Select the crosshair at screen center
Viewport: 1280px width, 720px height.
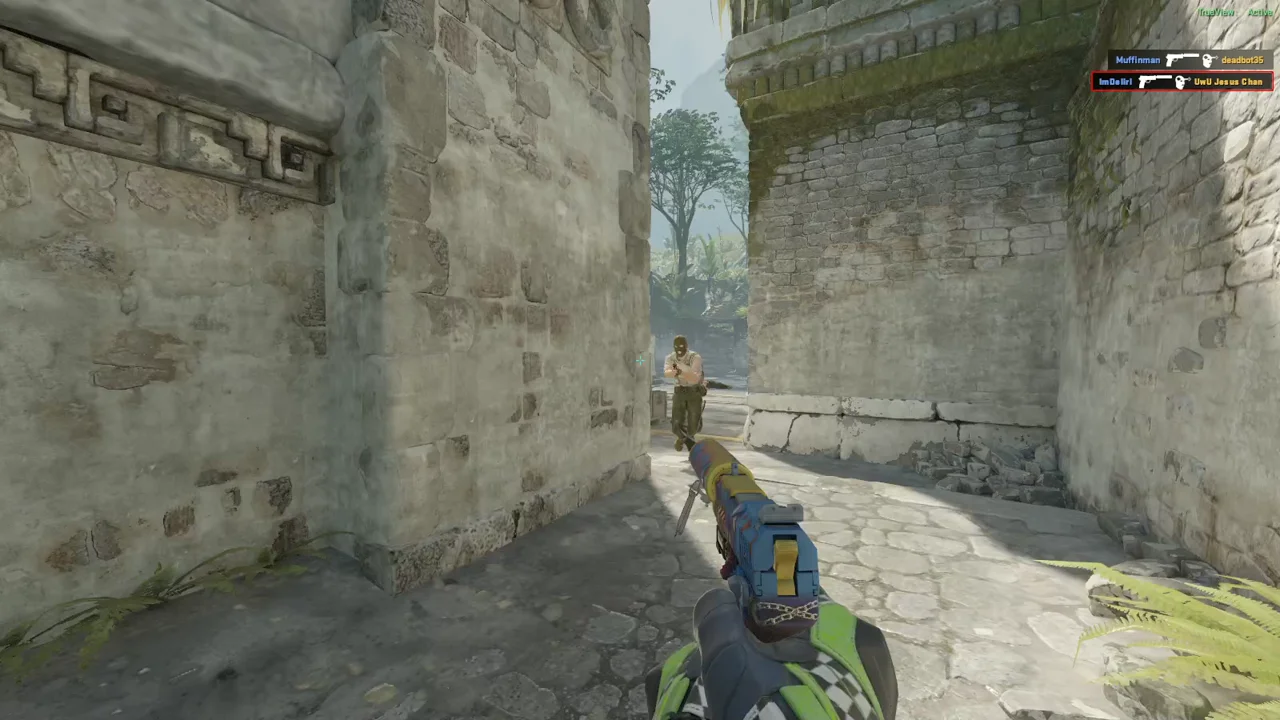(640, 360)
